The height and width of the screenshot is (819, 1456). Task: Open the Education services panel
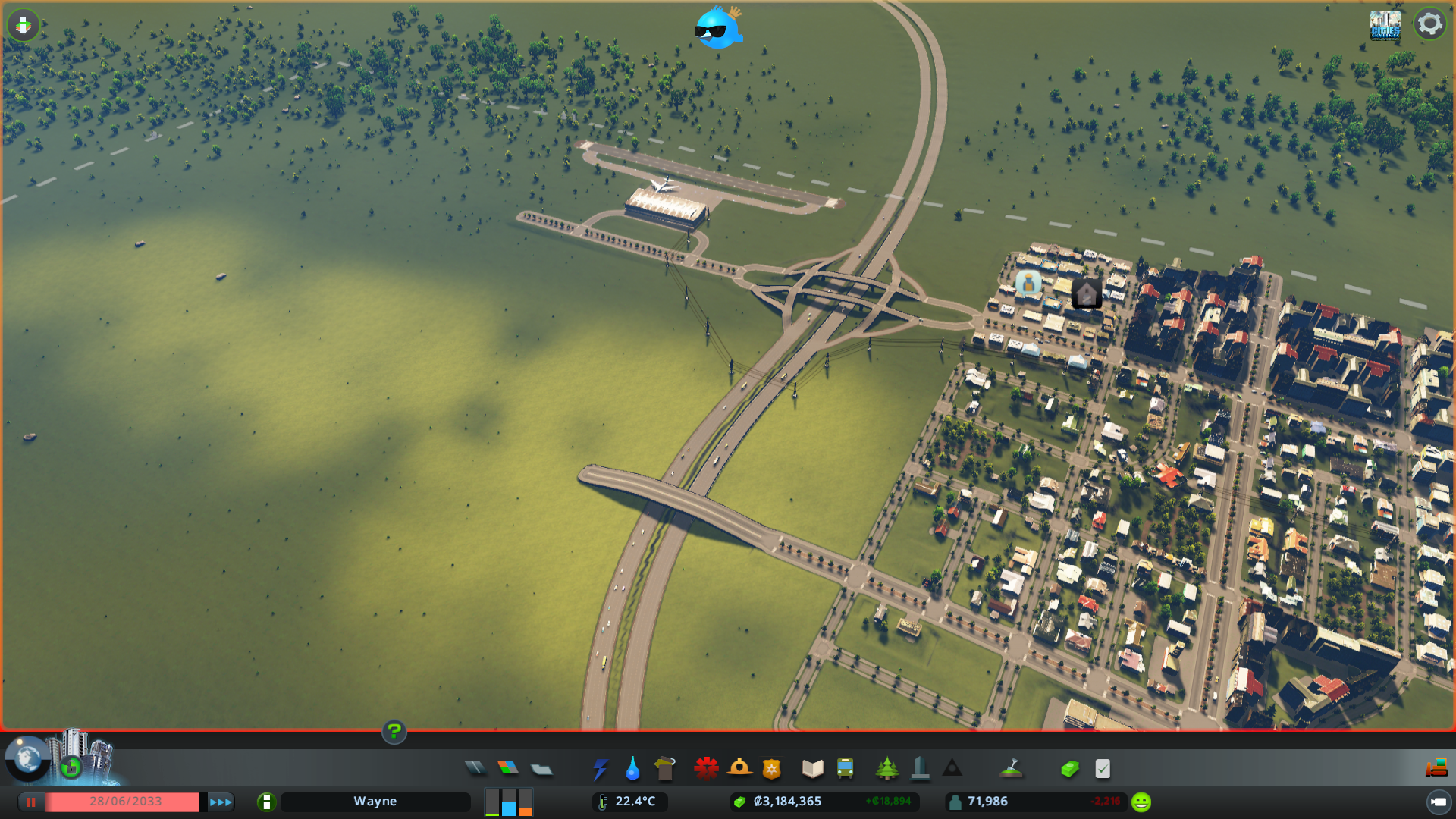point(811,768)
